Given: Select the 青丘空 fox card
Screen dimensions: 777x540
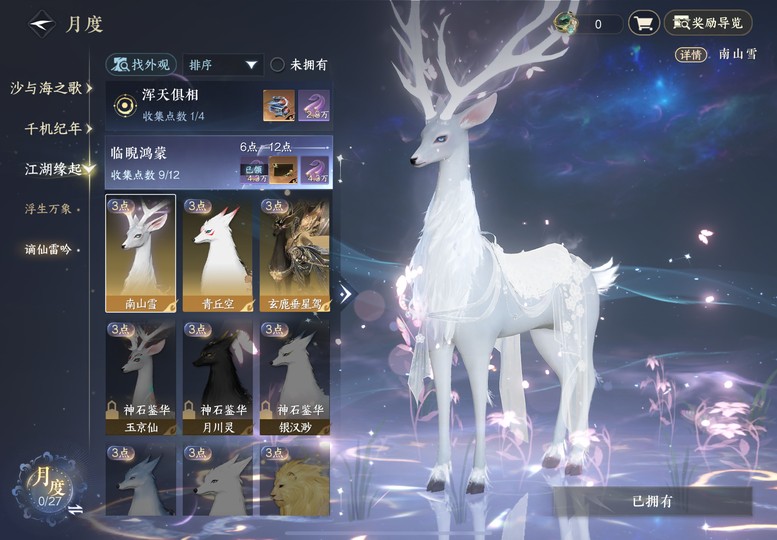Looking at the screenshot, I should pos(217,254).
